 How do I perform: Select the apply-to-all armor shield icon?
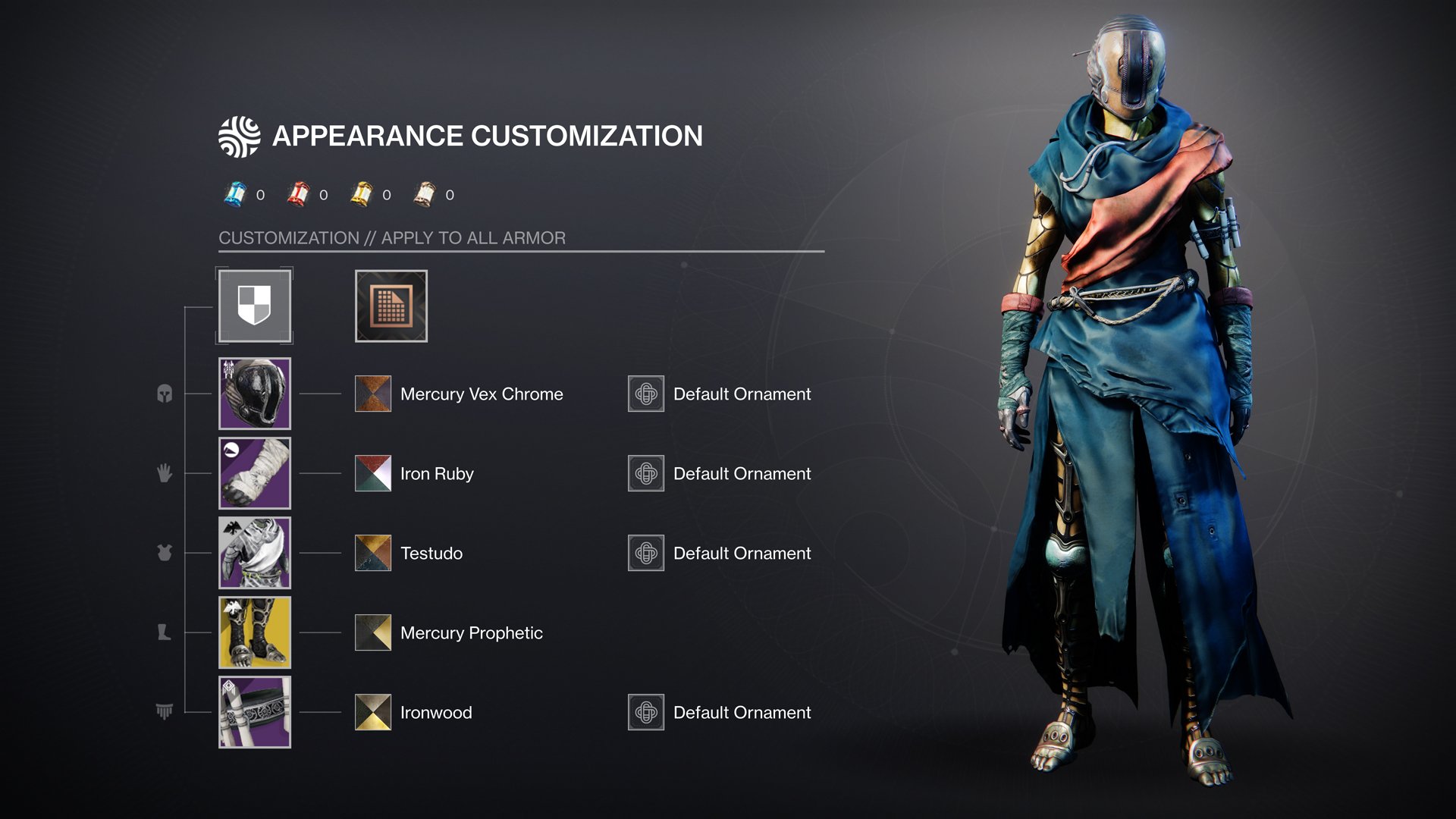[x=255, y=306]
